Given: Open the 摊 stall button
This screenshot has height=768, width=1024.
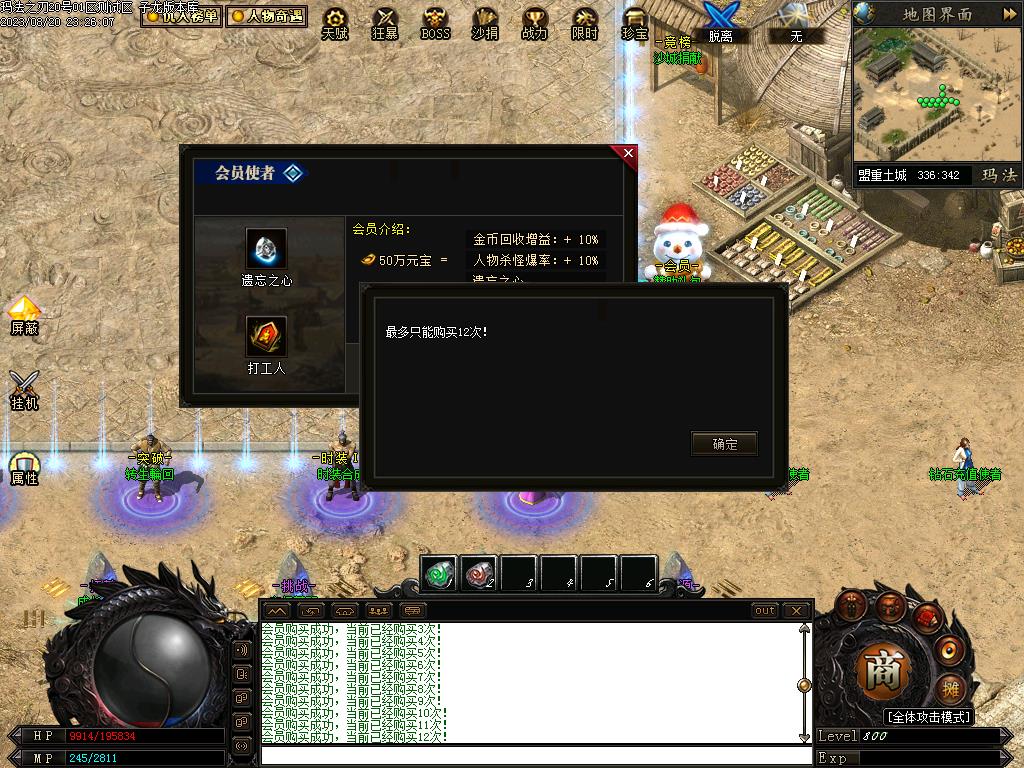Looking at the screenshot, I should click(950, 689).
